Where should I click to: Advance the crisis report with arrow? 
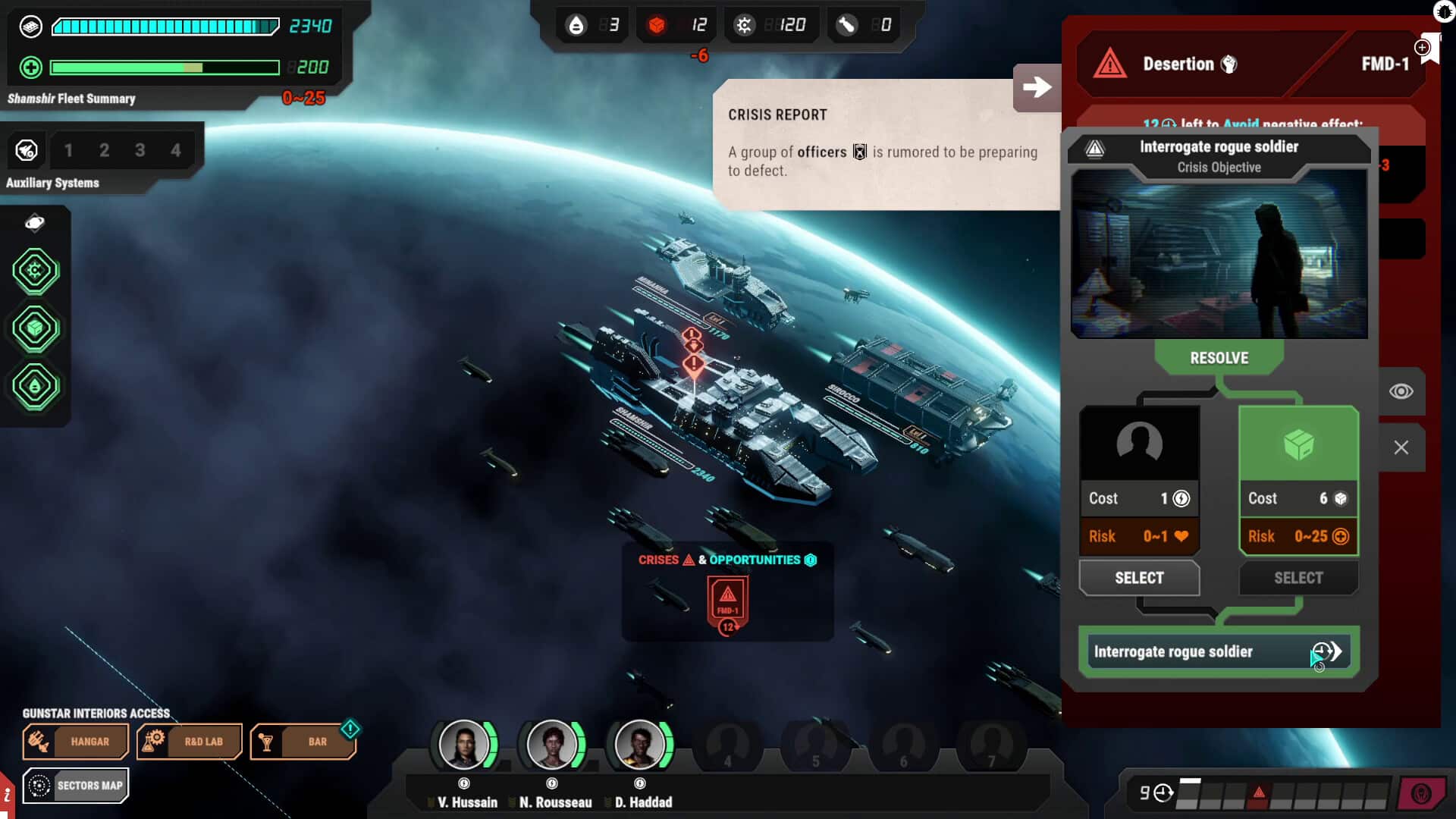pos(1037,87)
